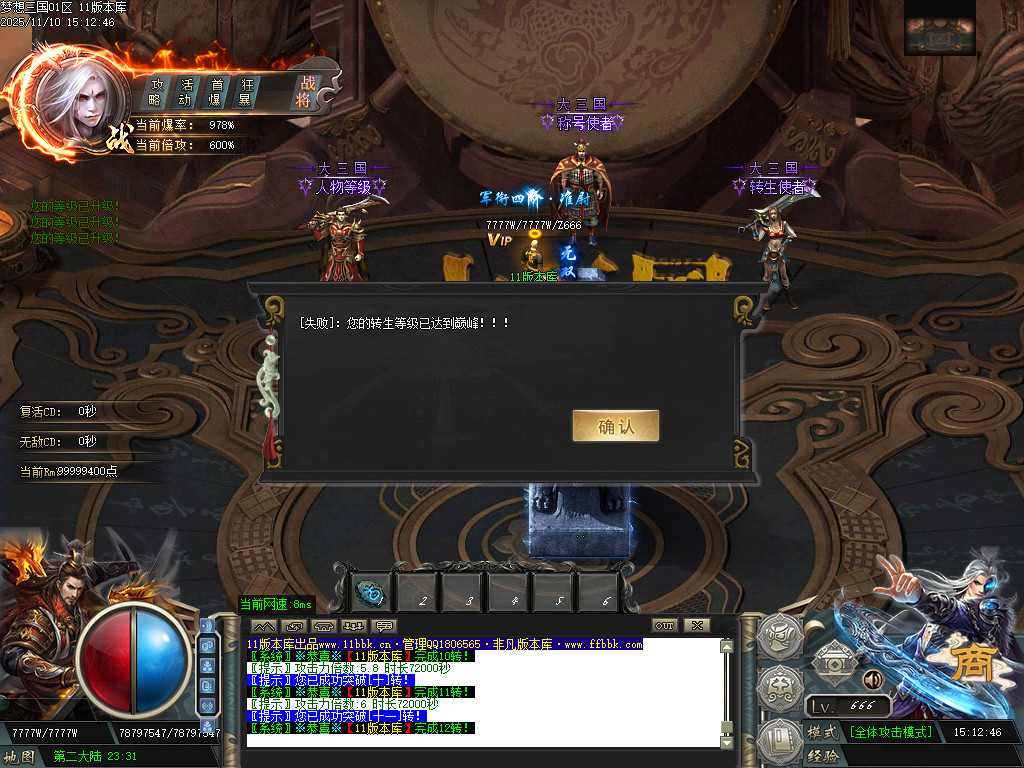This screenshot has height=768, width=1024.
Task: Open the 活动 events button
Action: coord(186,92)
